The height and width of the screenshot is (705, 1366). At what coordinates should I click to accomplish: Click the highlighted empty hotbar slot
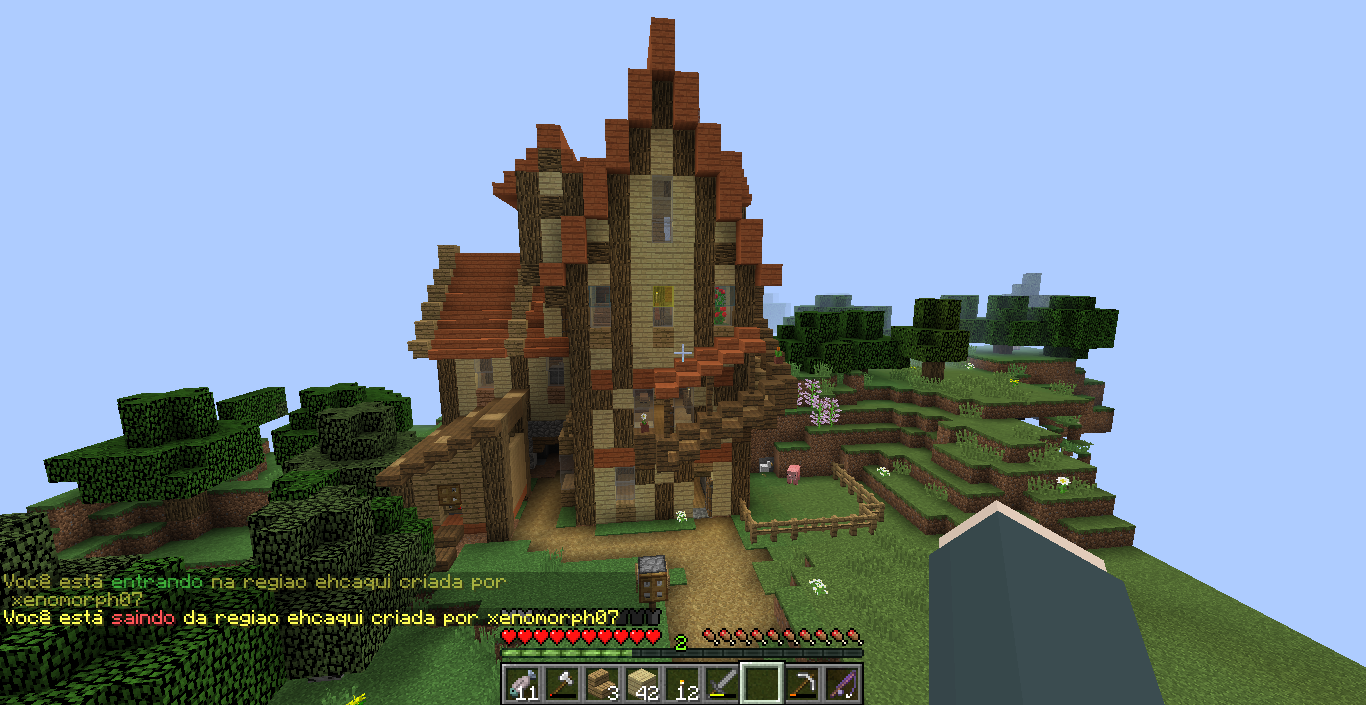[x=761, y=683]
